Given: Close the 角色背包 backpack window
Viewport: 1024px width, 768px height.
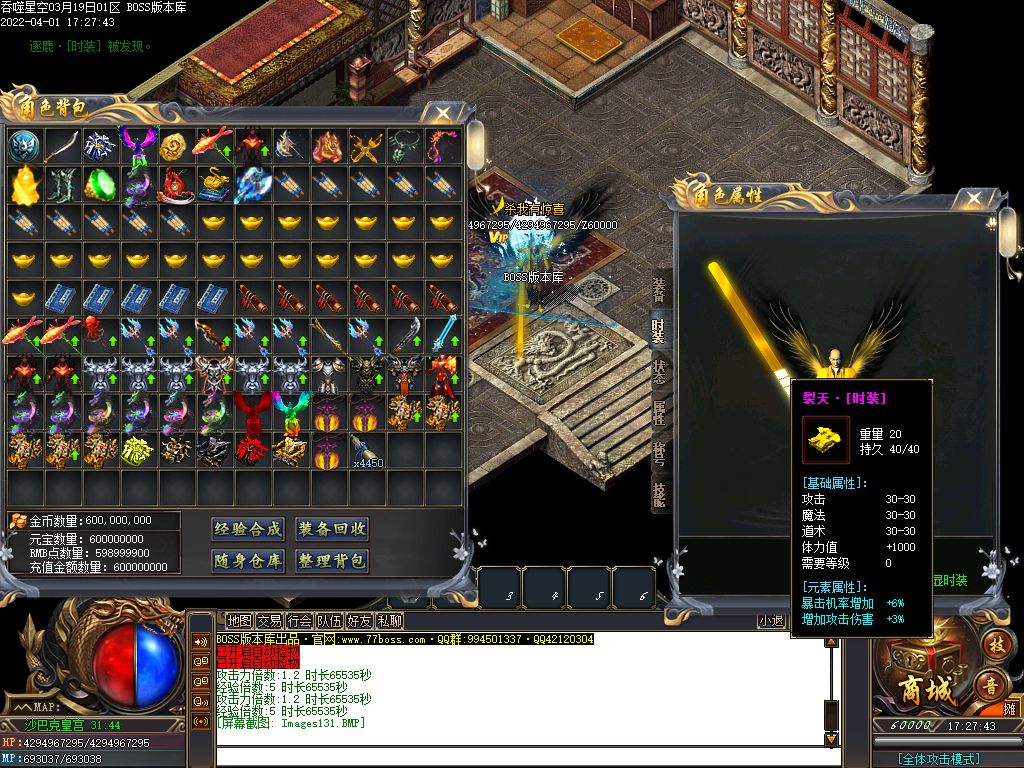Looking at the screenshot, I should click(443, 113).
